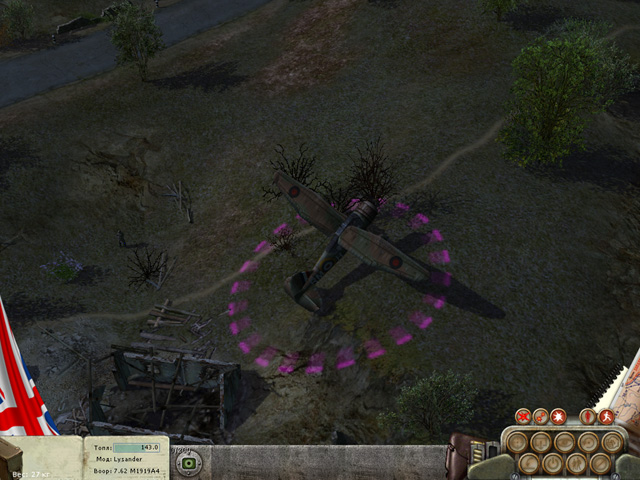Choose the running soldier movement icon
640x480 pixels.
click(x=606, y=416)
